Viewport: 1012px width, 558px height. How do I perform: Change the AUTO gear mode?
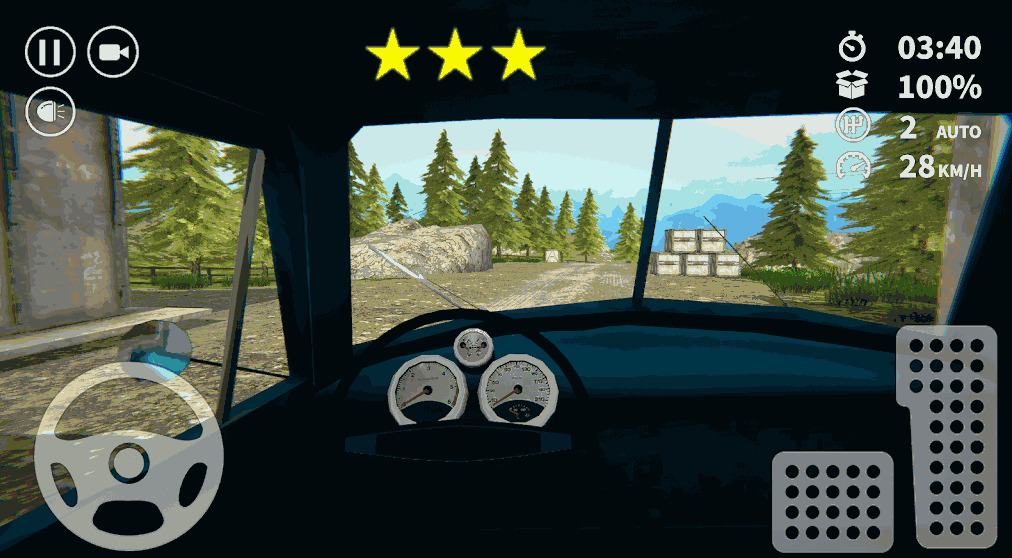[957, 131]
